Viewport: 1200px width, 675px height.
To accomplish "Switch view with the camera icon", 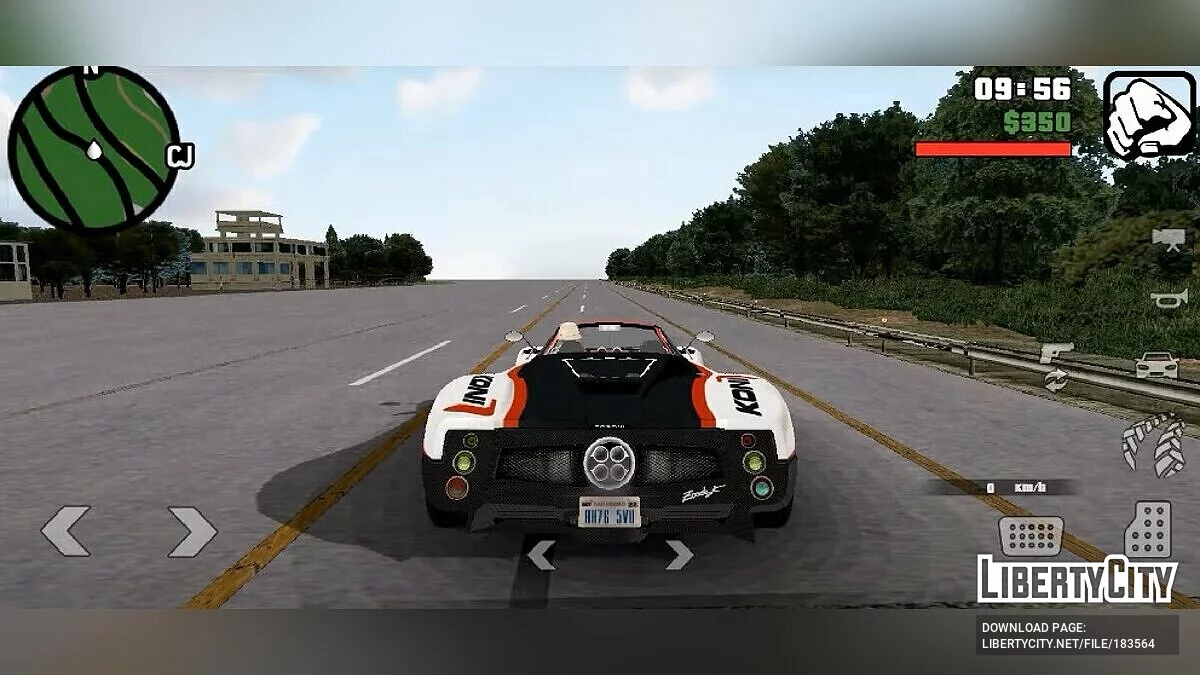I will 1167,238.
